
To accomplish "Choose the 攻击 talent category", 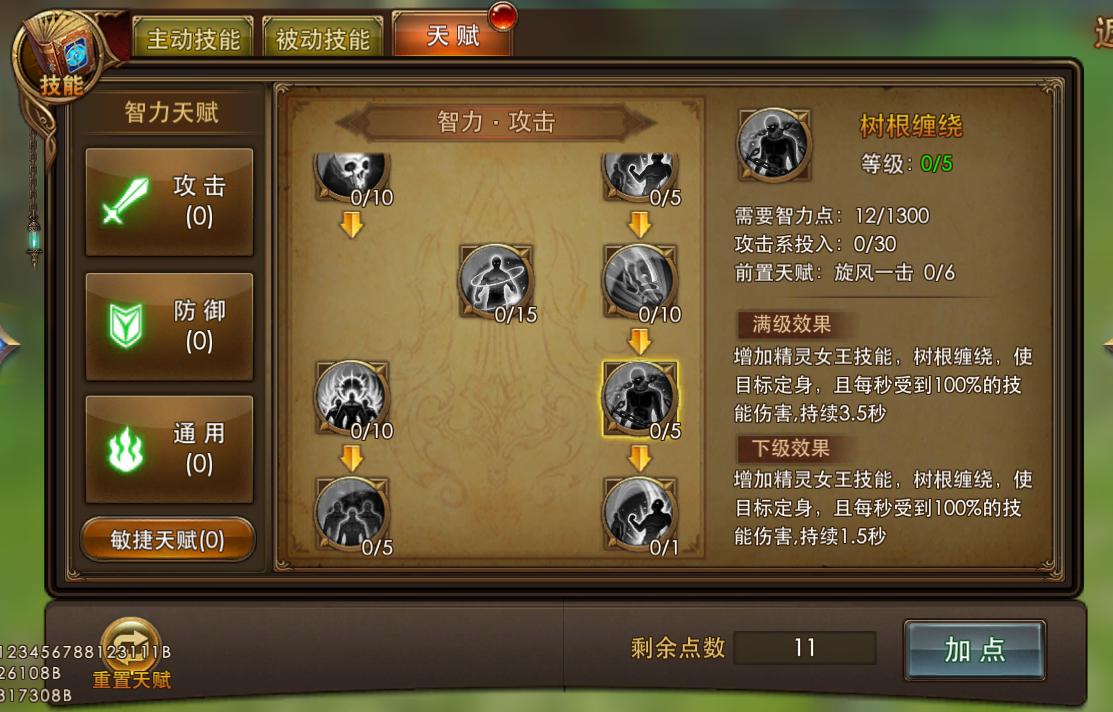I will pyautogui.click(x=169, y=201).
